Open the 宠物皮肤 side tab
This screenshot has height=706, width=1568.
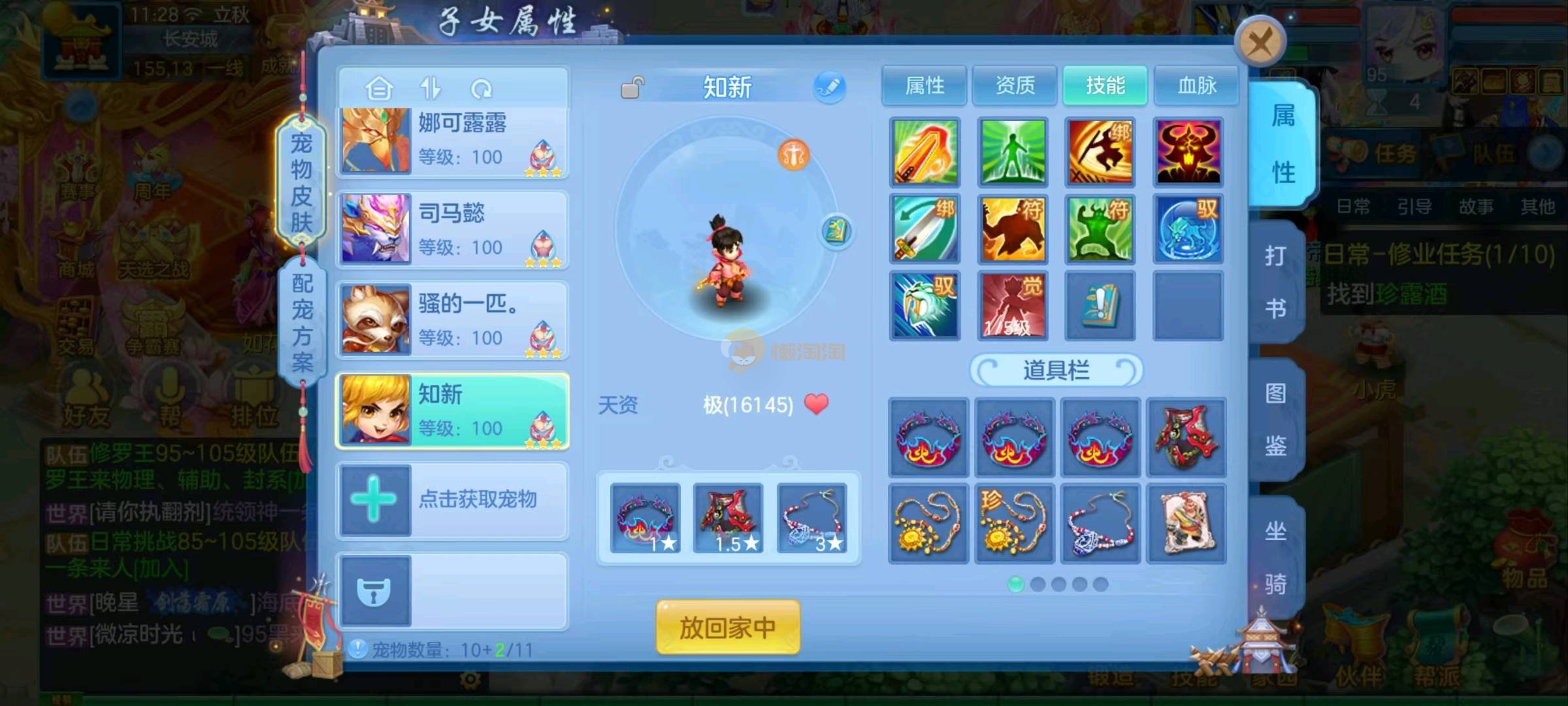coord(301,182)
